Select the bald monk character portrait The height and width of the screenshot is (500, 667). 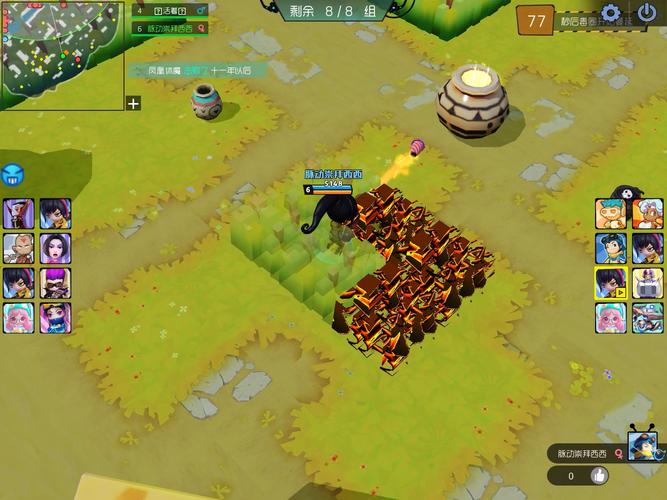click(x=18, y=248)
